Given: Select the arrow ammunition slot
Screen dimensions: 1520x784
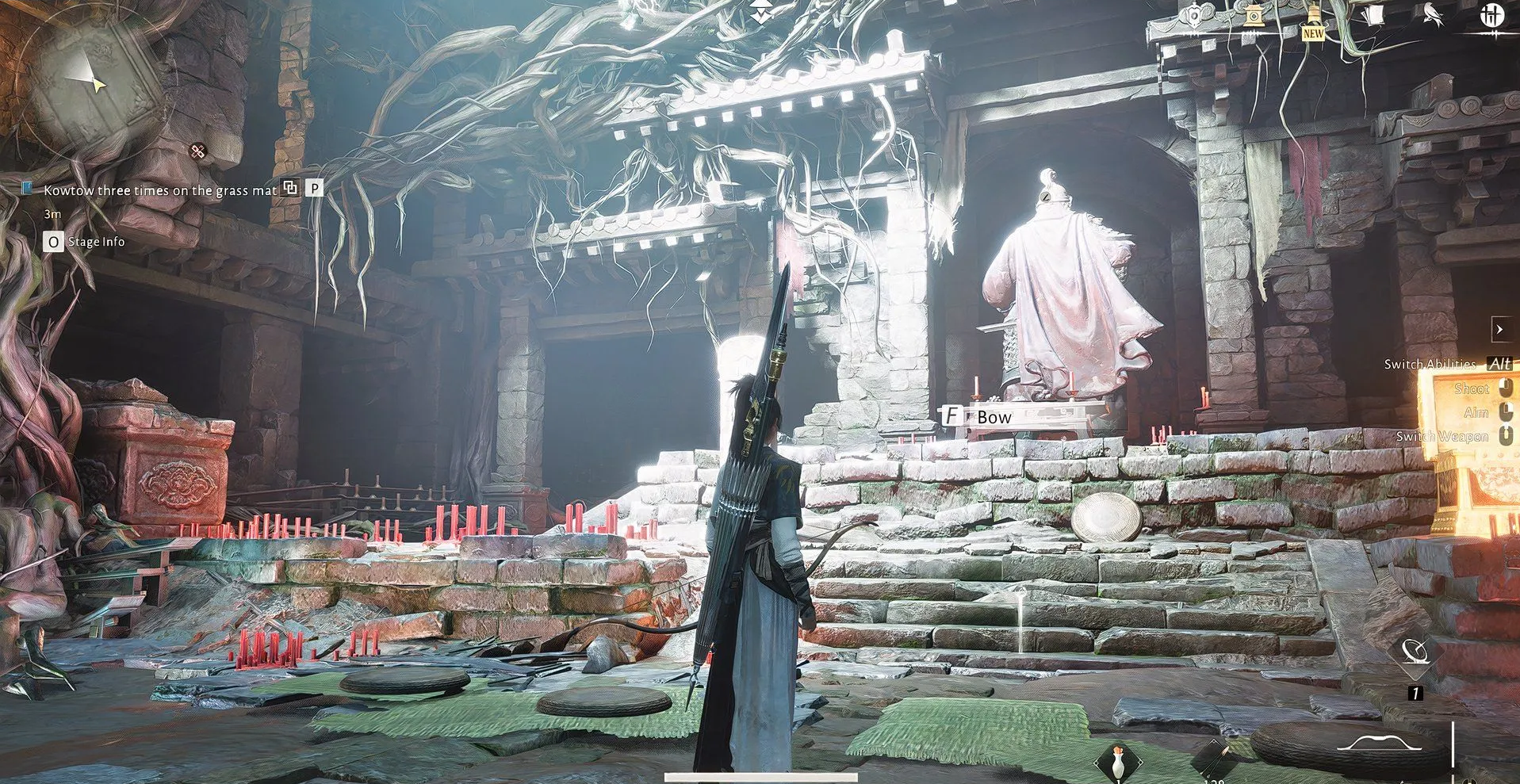Looking at the screenshot, I should click(1215, 759).
